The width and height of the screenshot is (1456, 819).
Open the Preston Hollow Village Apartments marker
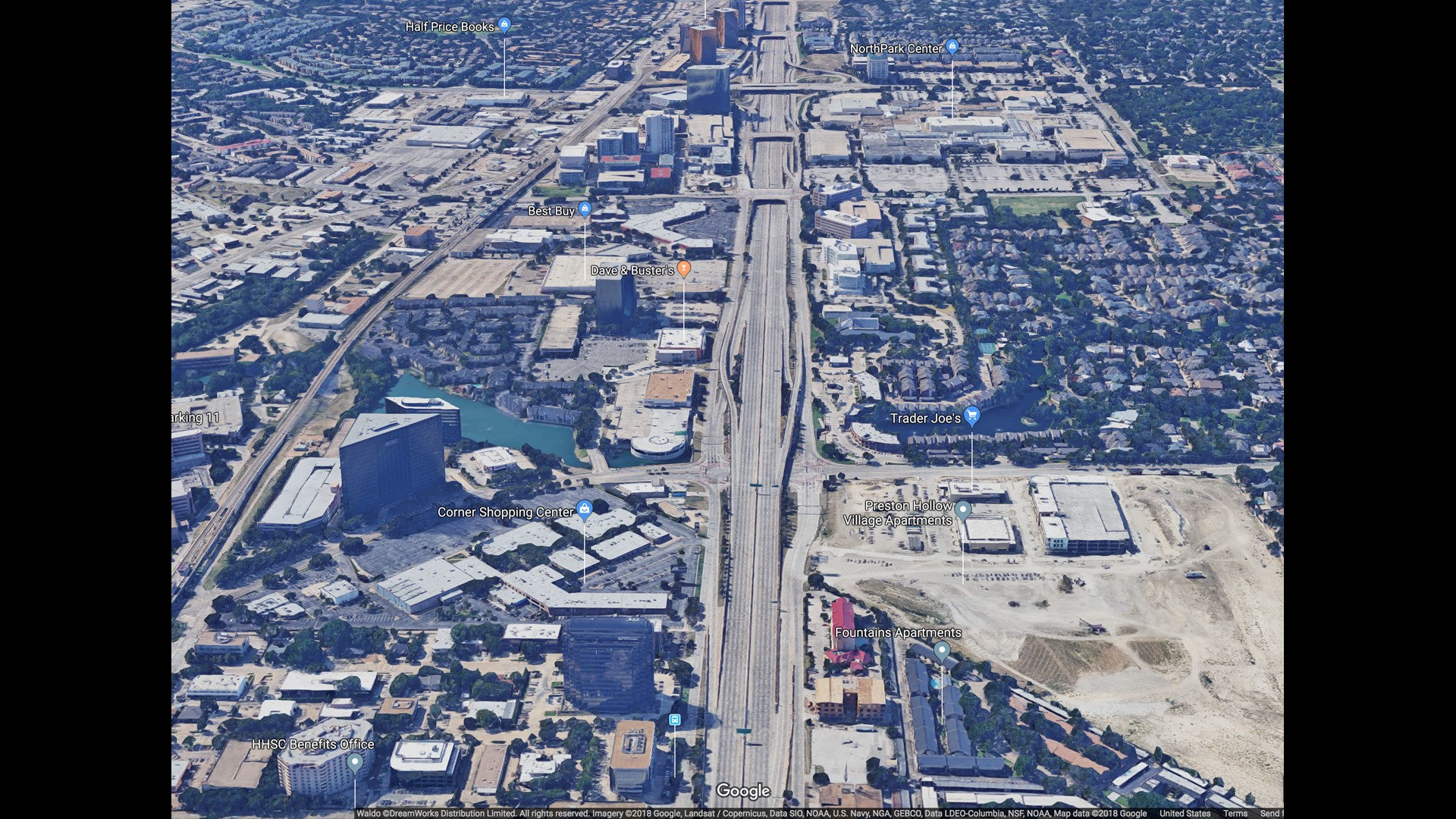[963, 510]
